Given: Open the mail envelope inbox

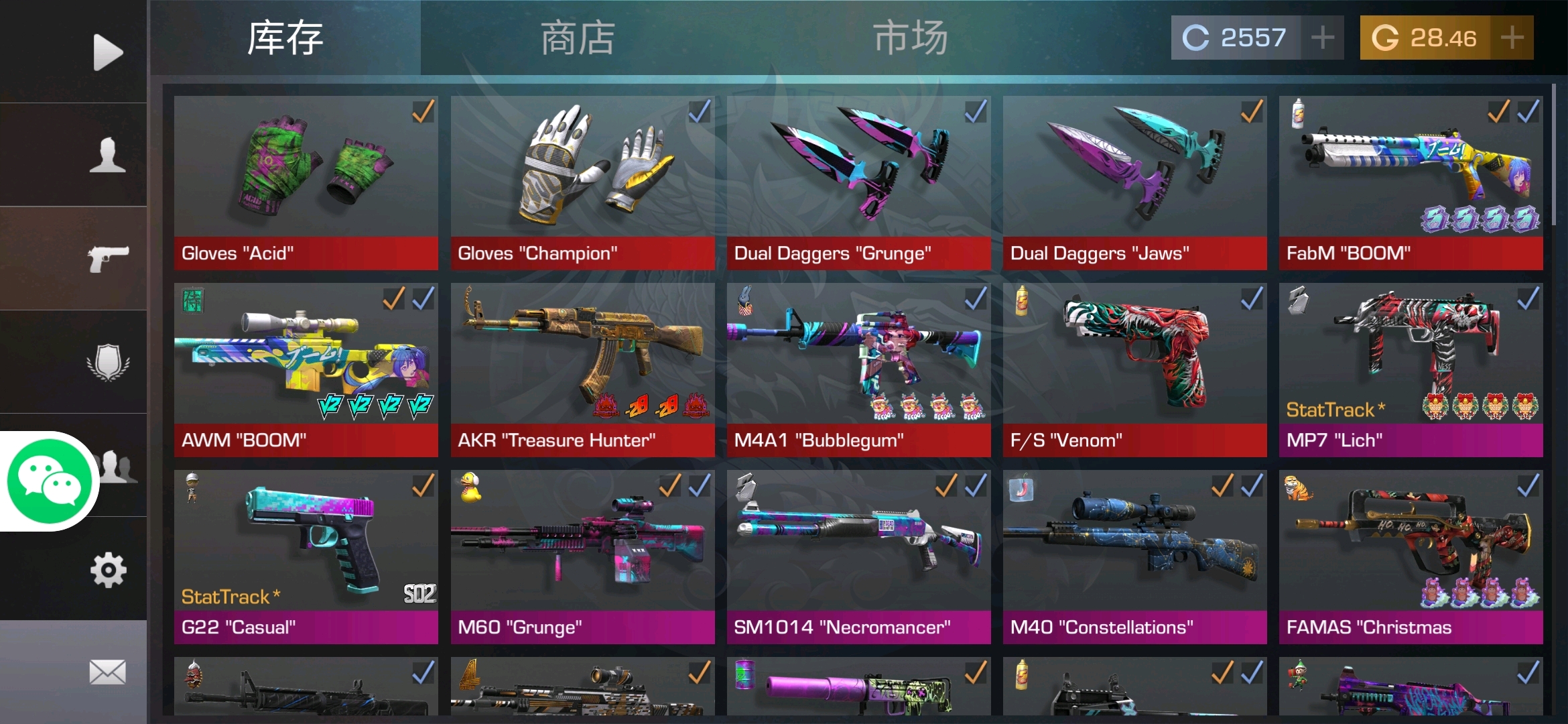Looking at the screenshot, I should (107, 672).
